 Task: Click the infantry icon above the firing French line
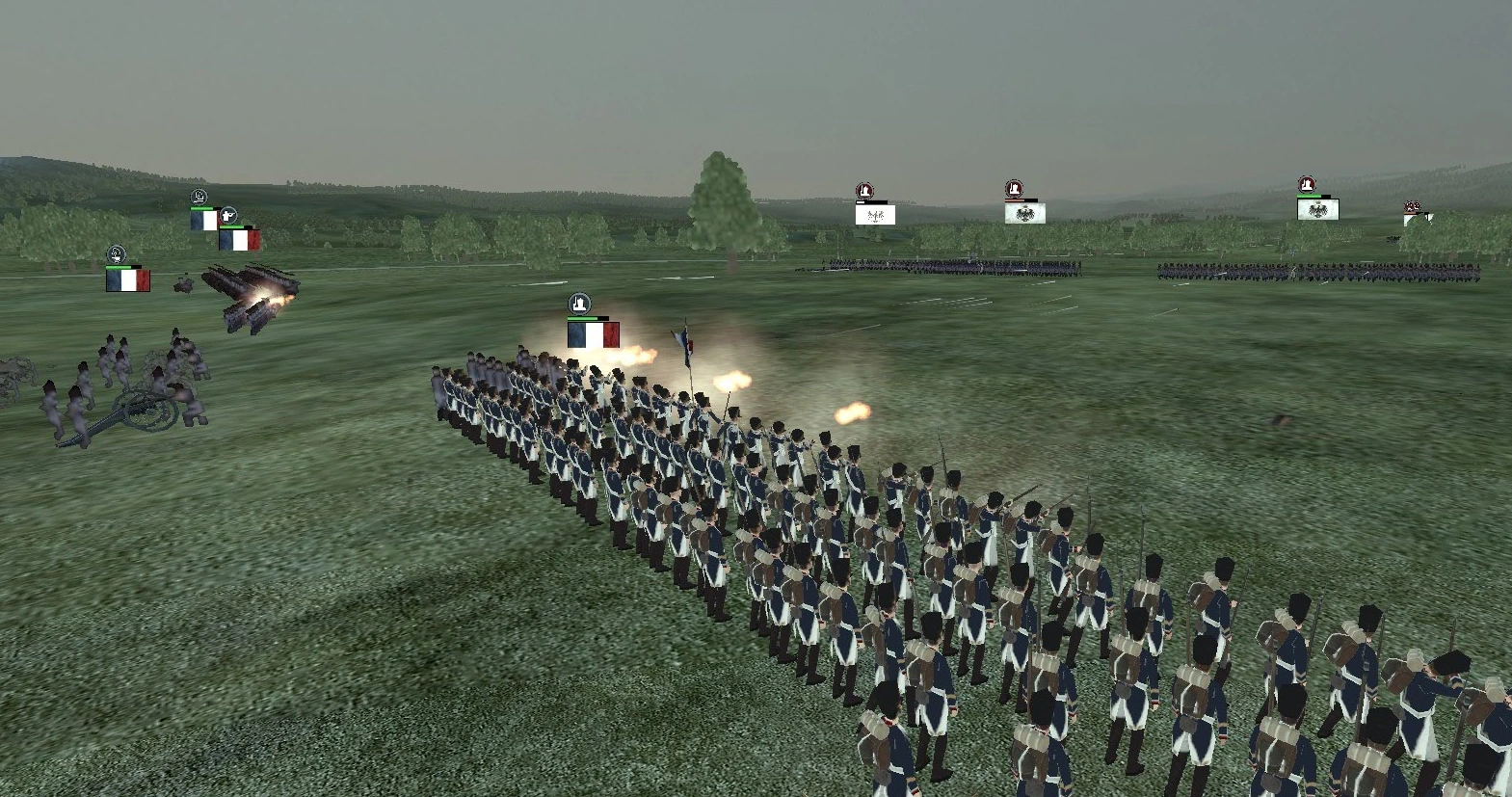pos(577,304)
